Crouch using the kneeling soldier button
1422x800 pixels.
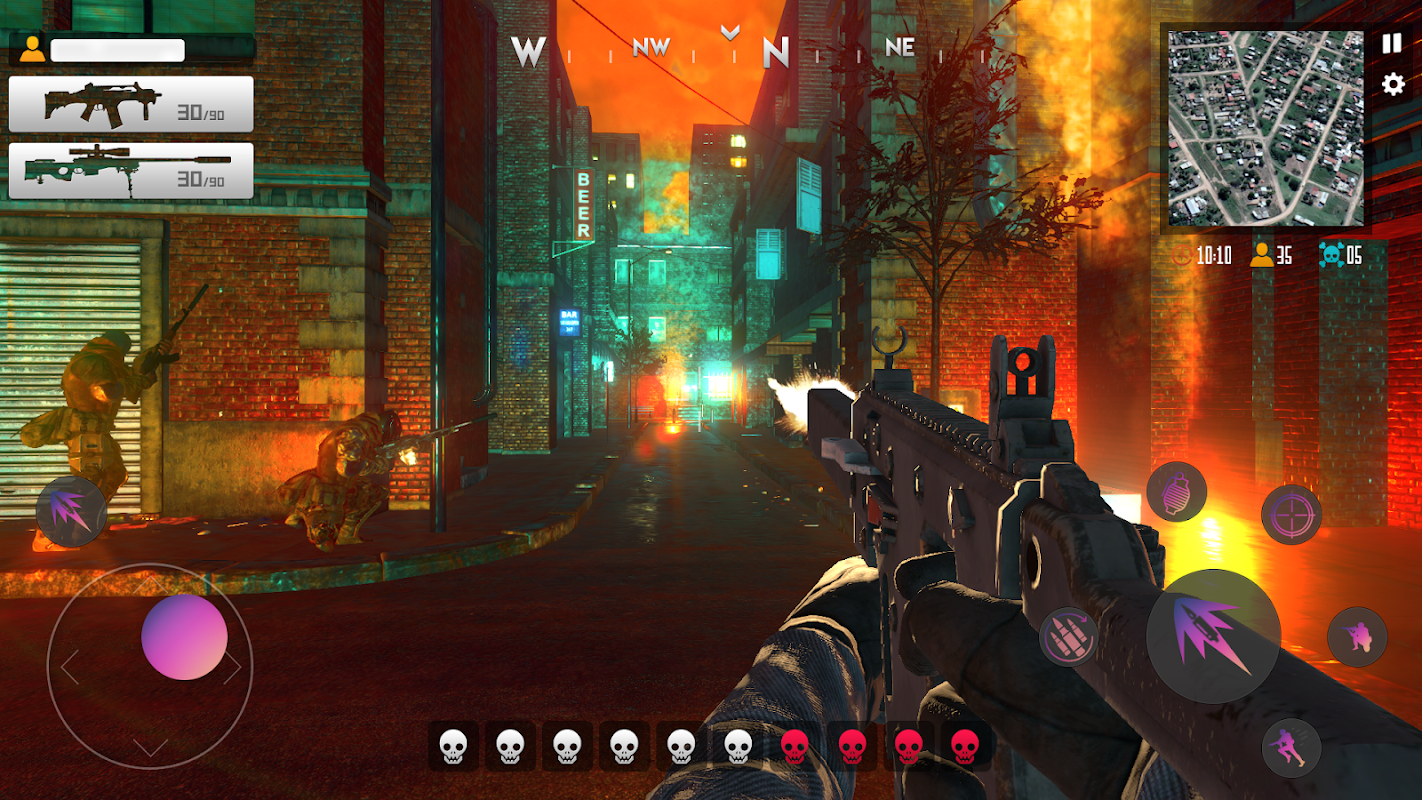click(1357, 636)
